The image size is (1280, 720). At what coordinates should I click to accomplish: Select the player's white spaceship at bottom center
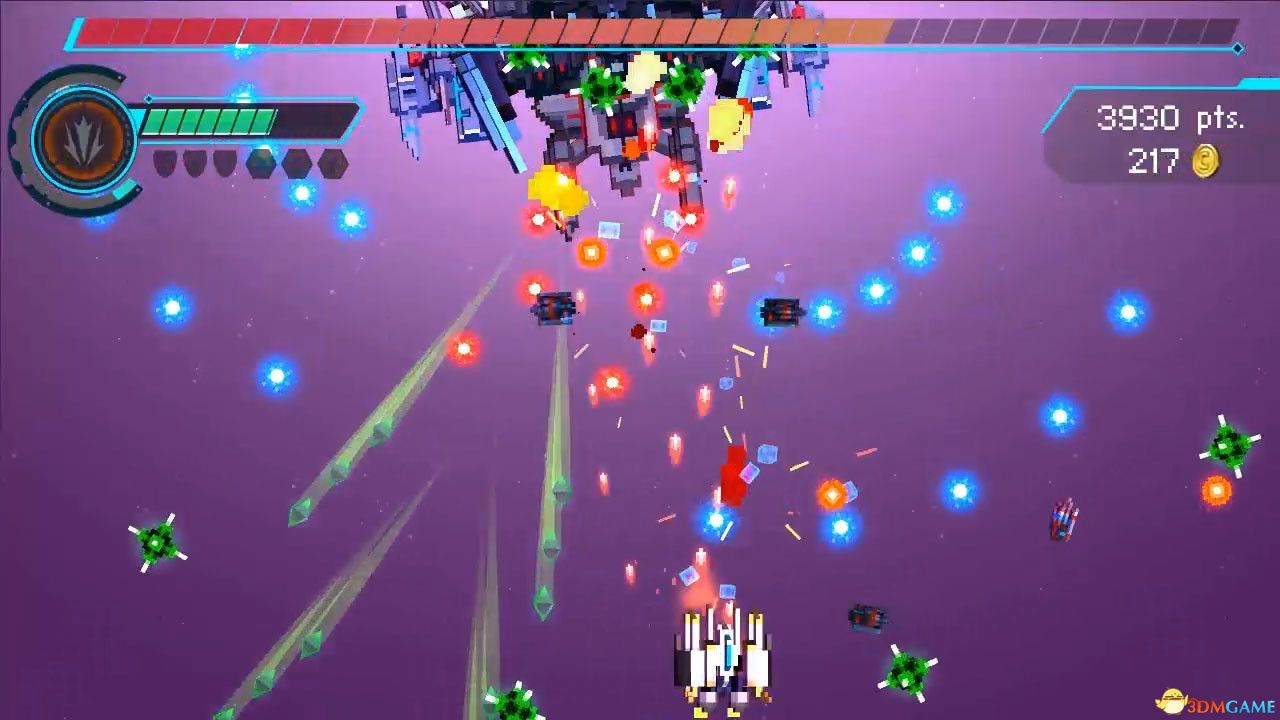[x=725, y=655]
